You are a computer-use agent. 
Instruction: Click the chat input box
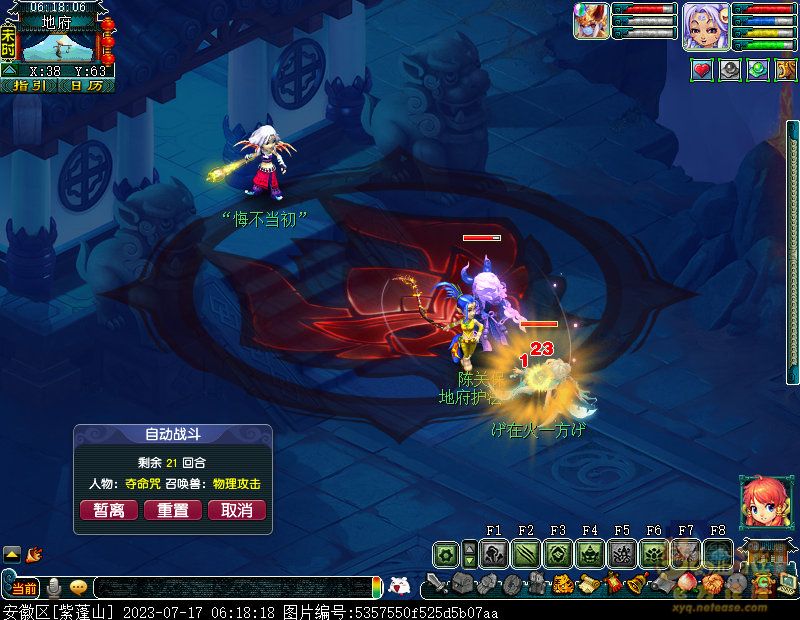click(x=230, y=588)
